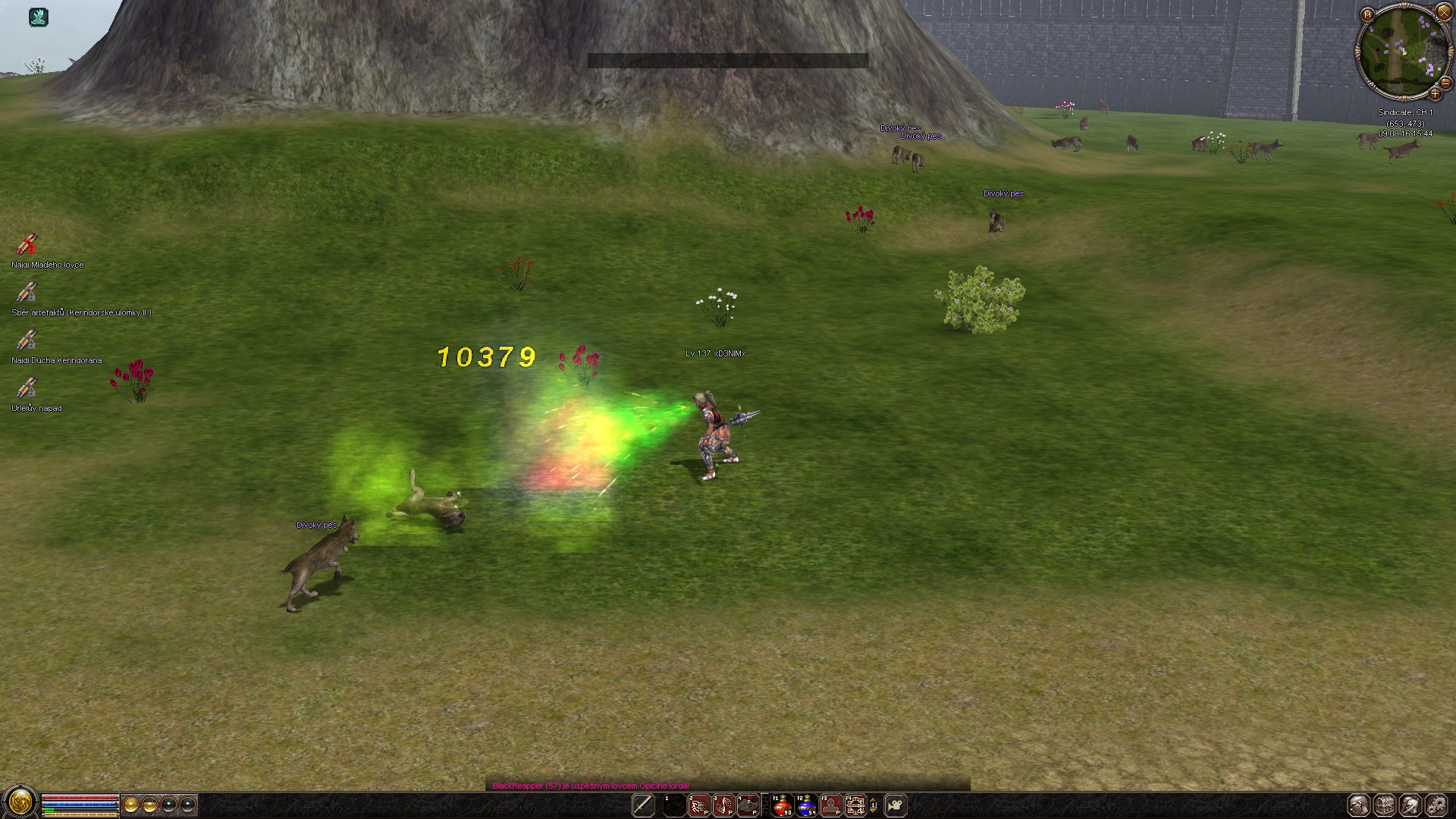Activate the wavy dotted skill in slot 3
Viewport: 1456px width, 819px height.
[723, 805]
